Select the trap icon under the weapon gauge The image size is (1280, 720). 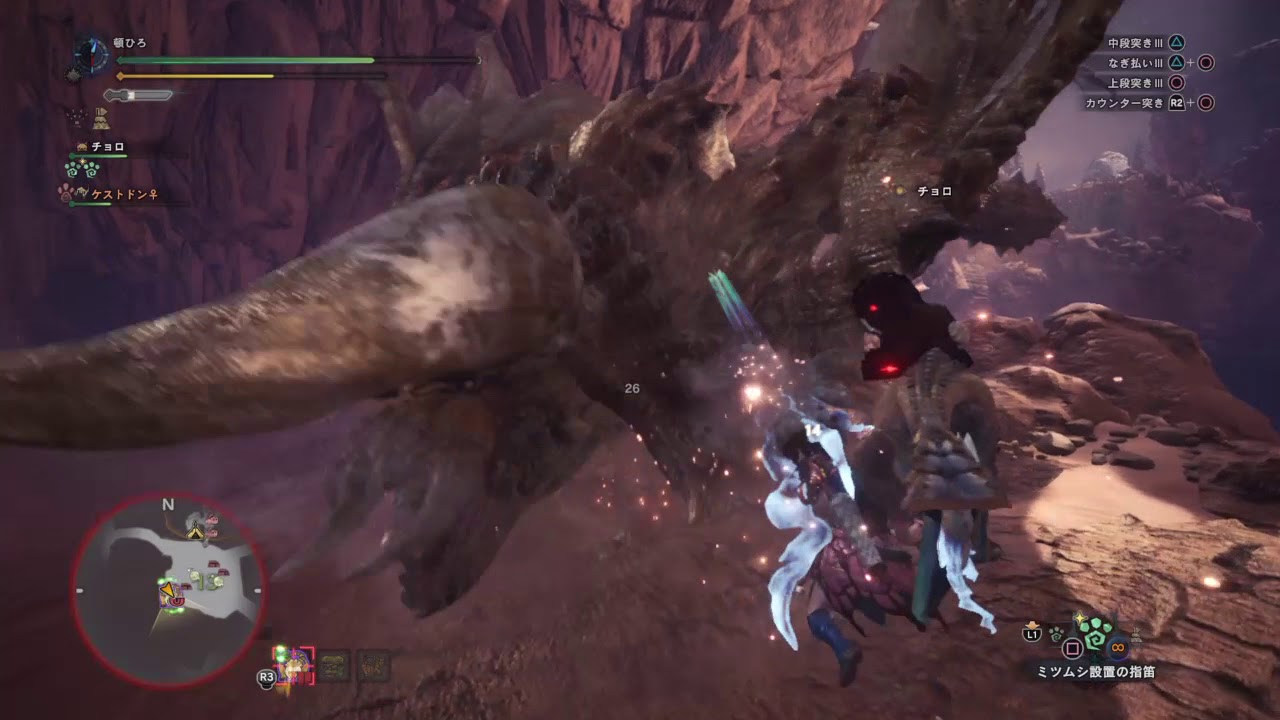point(100,119)
